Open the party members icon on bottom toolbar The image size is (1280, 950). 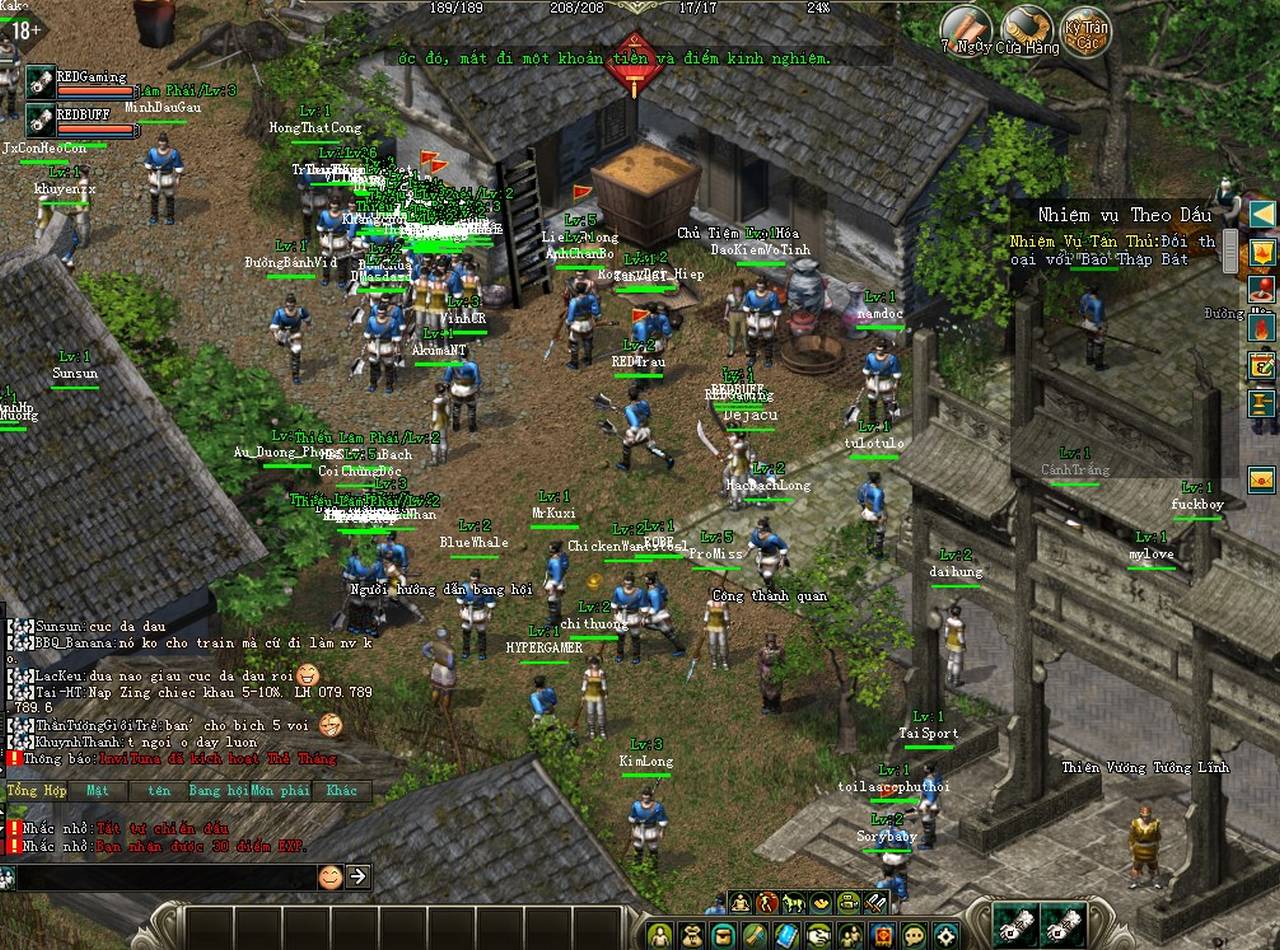tap(850, 936)
